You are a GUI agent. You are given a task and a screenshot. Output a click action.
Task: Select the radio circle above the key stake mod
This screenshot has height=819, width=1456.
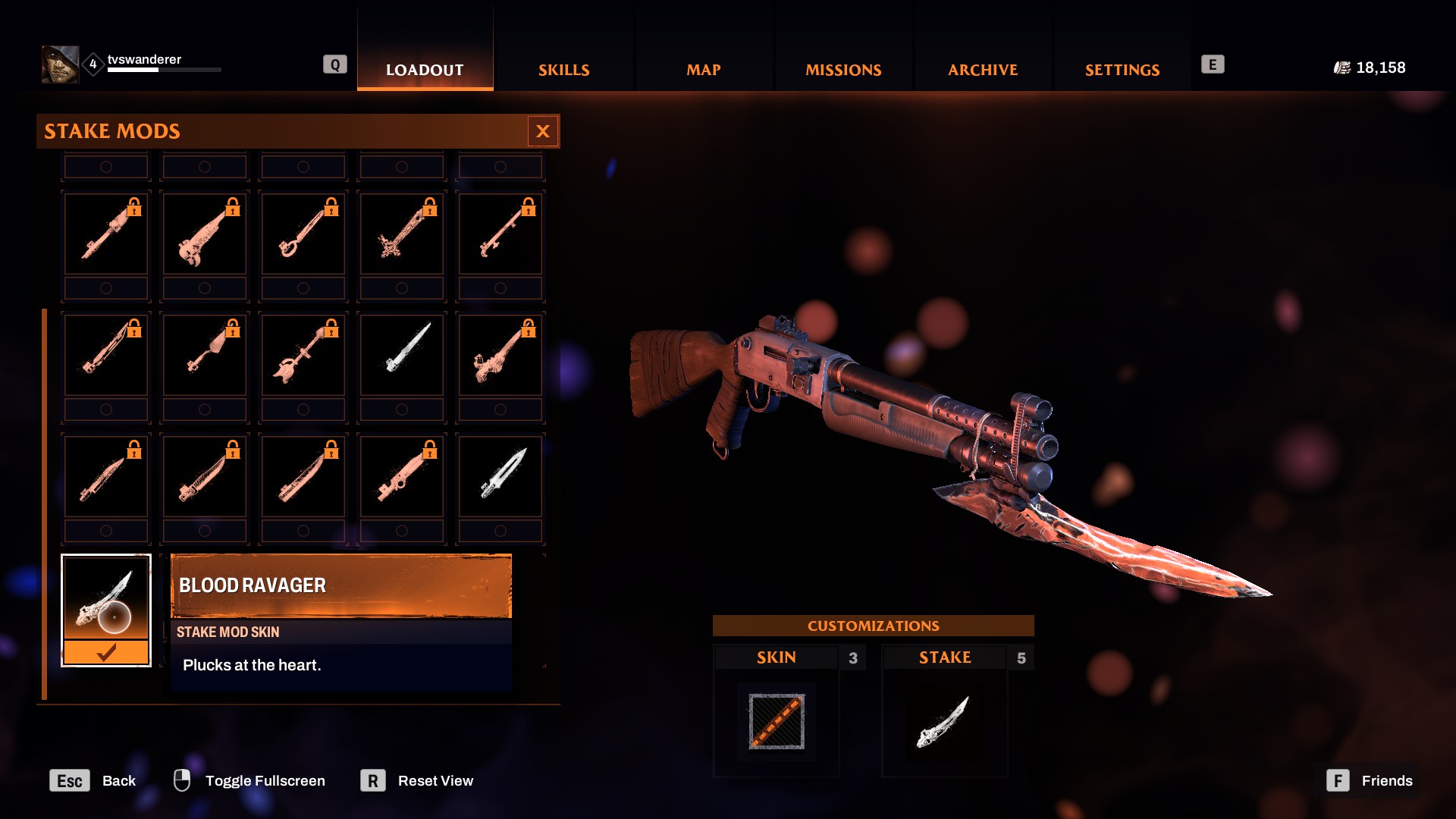pyautogui.click(x=303, y=166)
